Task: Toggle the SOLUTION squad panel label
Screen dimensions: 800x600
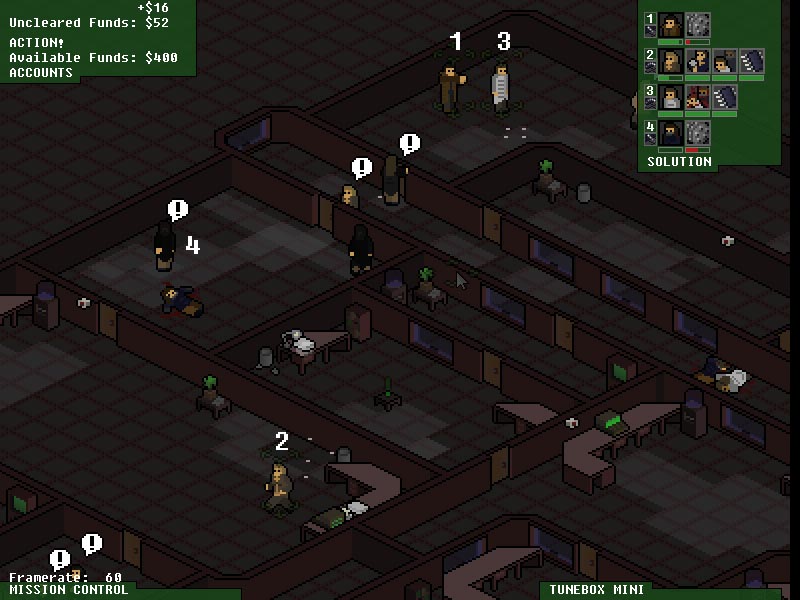Action: (679, 162)
